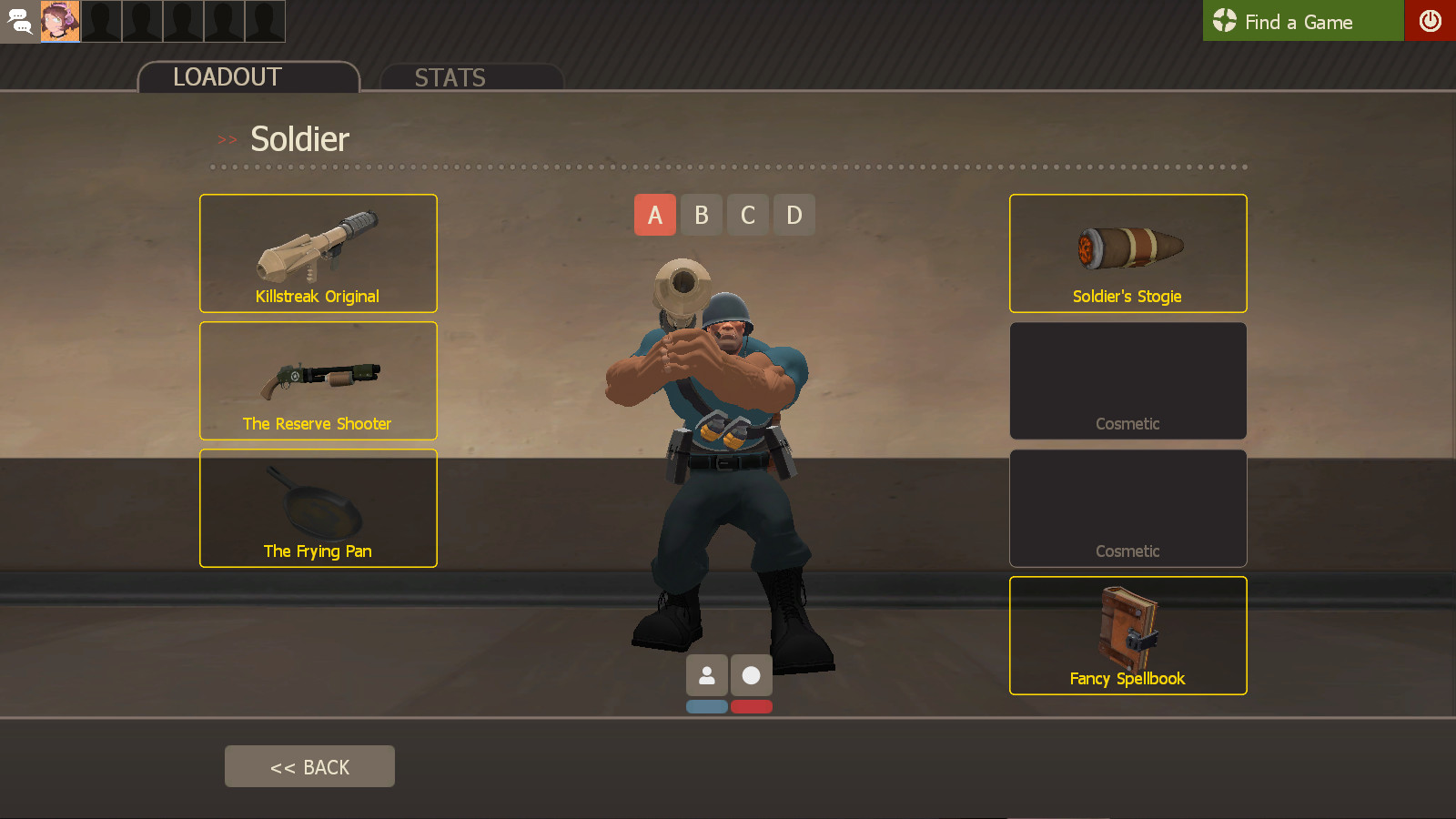Select the Killstreak Original primary weapon

318,253
